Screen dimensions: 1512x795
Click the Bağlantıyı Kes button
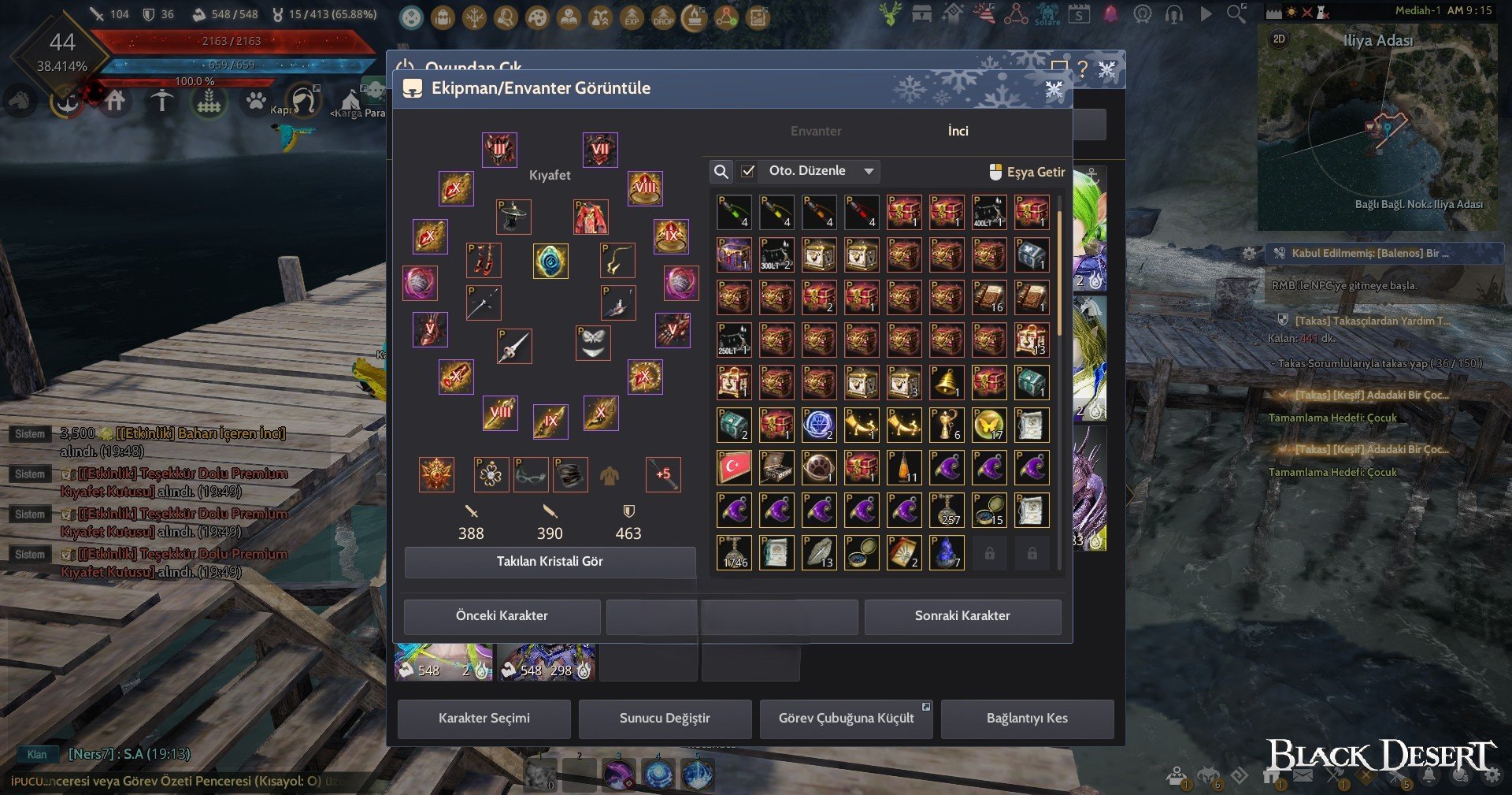pyautogui.click(x=1028, y=719)
